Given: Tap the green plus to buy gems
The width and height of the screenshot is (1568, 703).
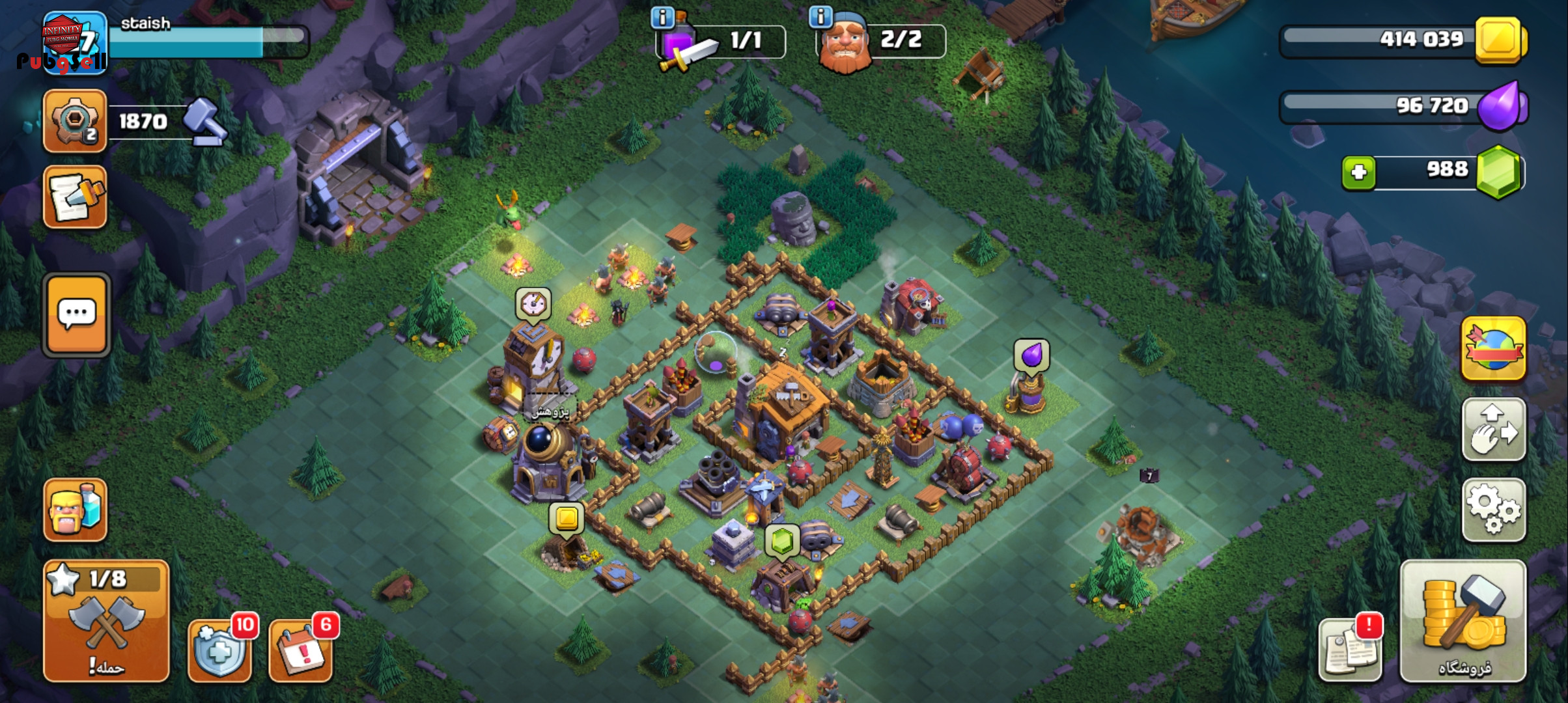Looking at the screenshot, I should pyautogui.click(x=1358, y=172).
